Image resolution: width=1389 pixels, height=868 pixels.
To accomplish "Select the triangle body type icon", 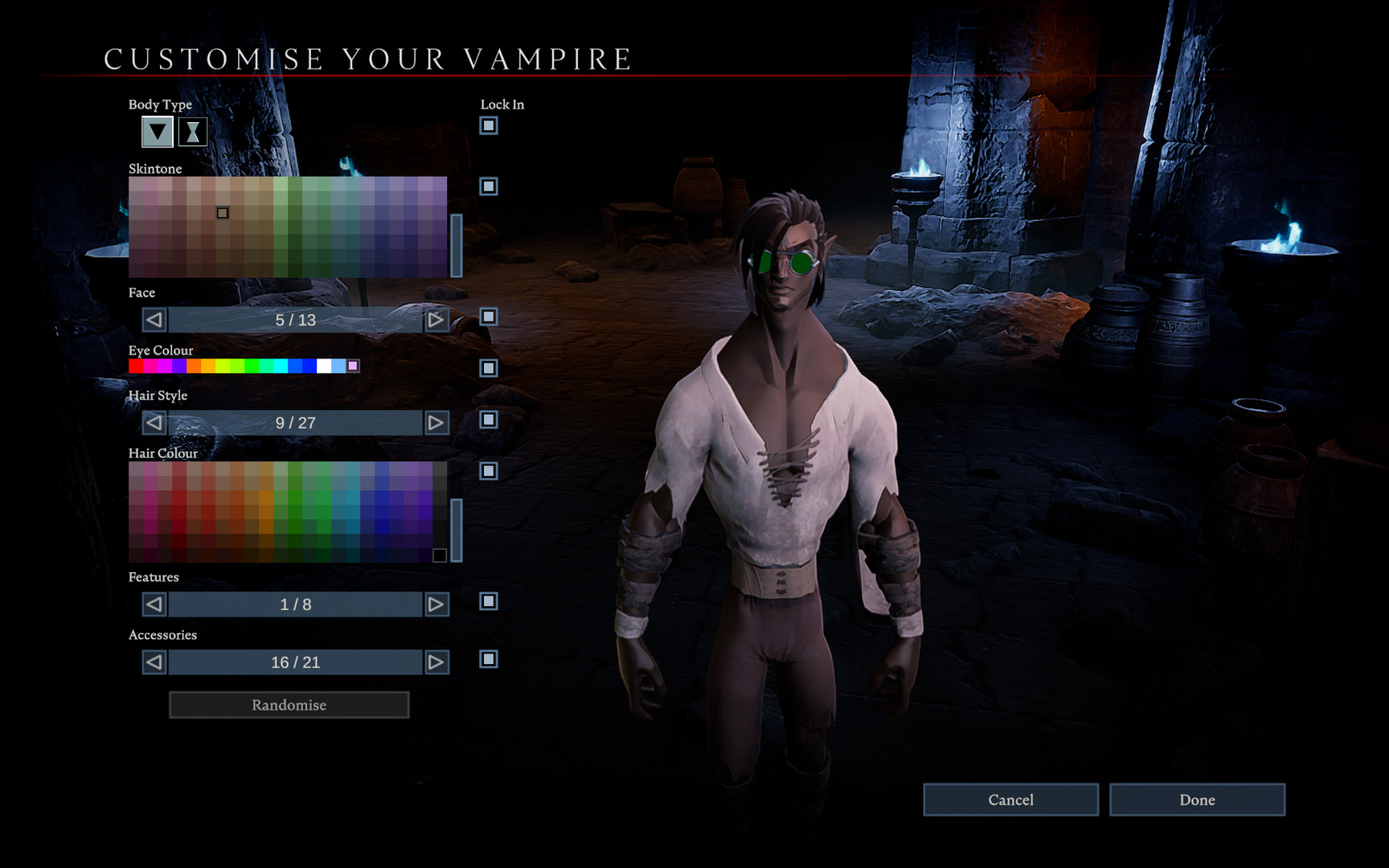I will tap(156, 131).
